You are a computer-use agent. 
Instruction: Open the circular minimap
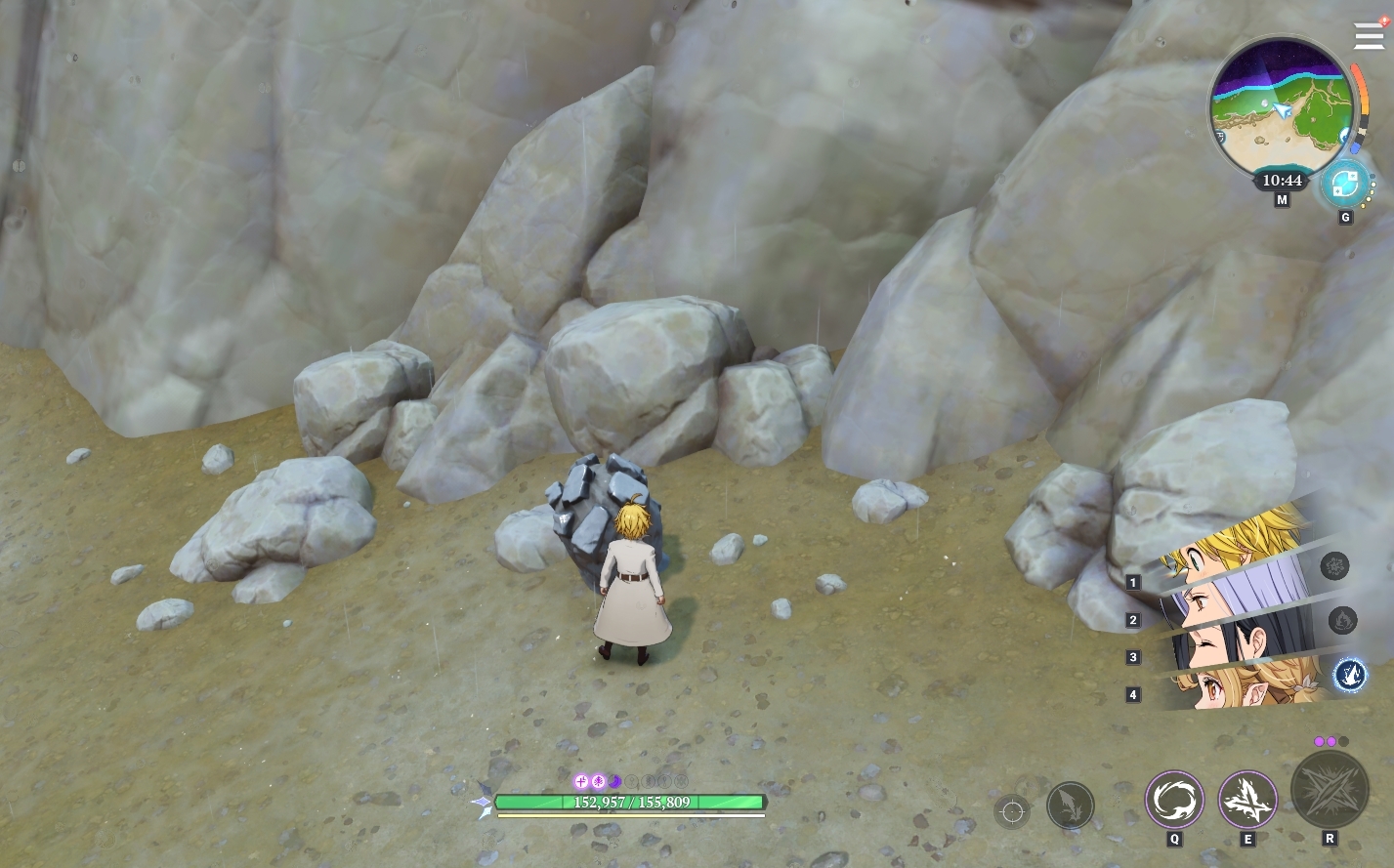pos(1280,107)
